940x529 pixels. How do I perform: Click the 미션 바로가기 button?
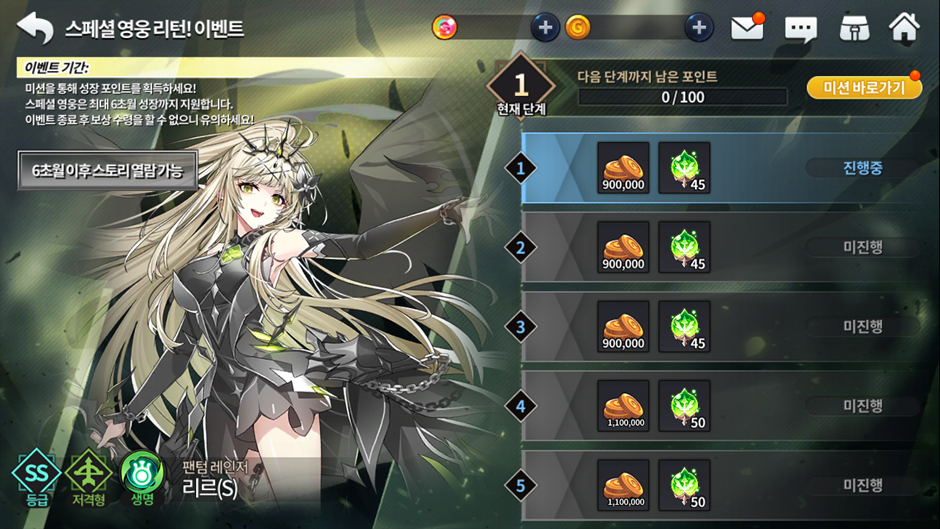pyautogui.click(x=864, y=88)
